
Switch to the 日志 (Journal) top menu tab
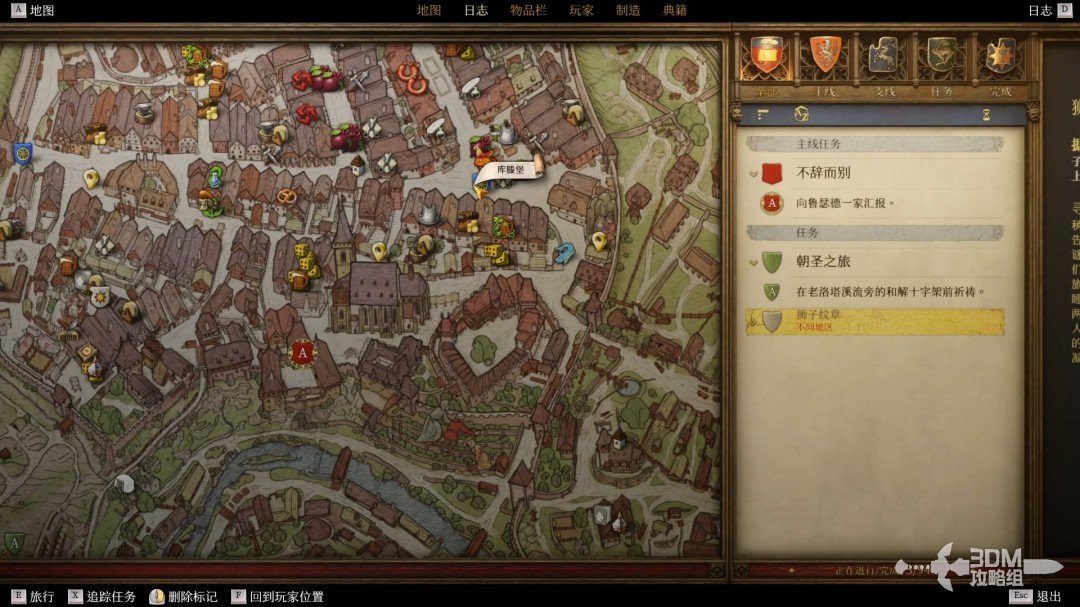pos(476,10)
